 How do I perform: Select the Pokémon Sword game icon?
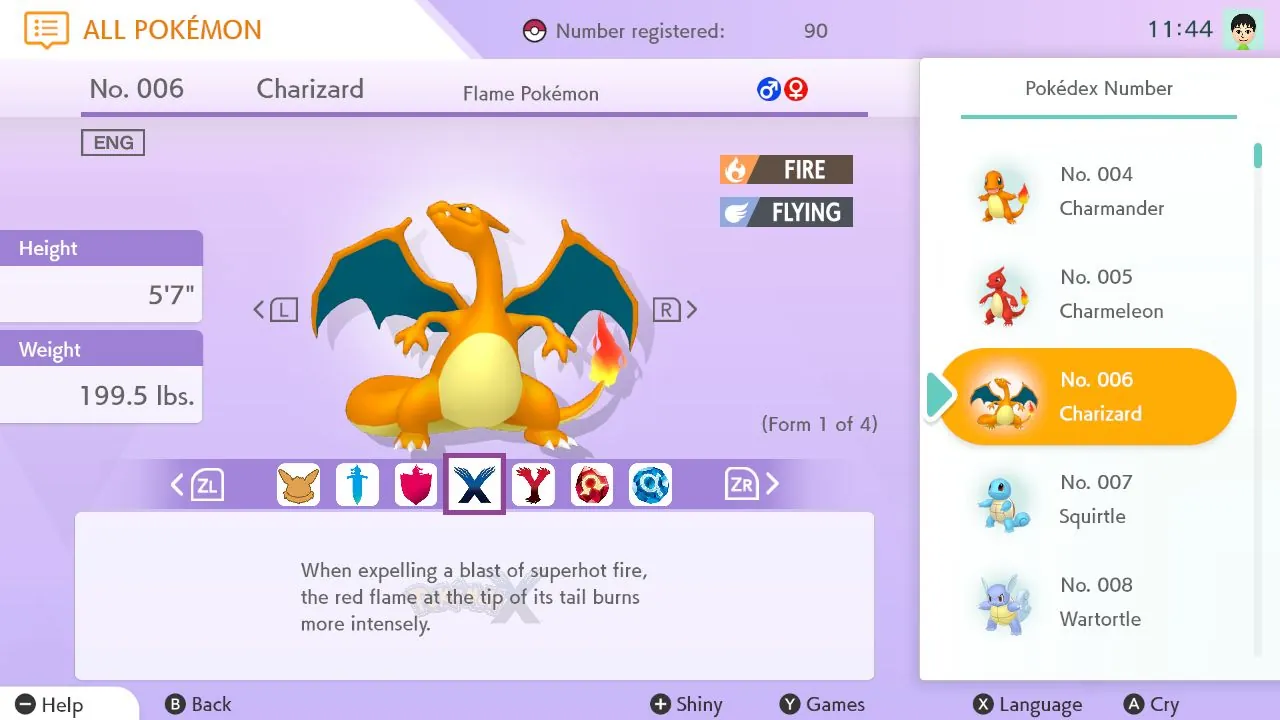tap(357, 484)
